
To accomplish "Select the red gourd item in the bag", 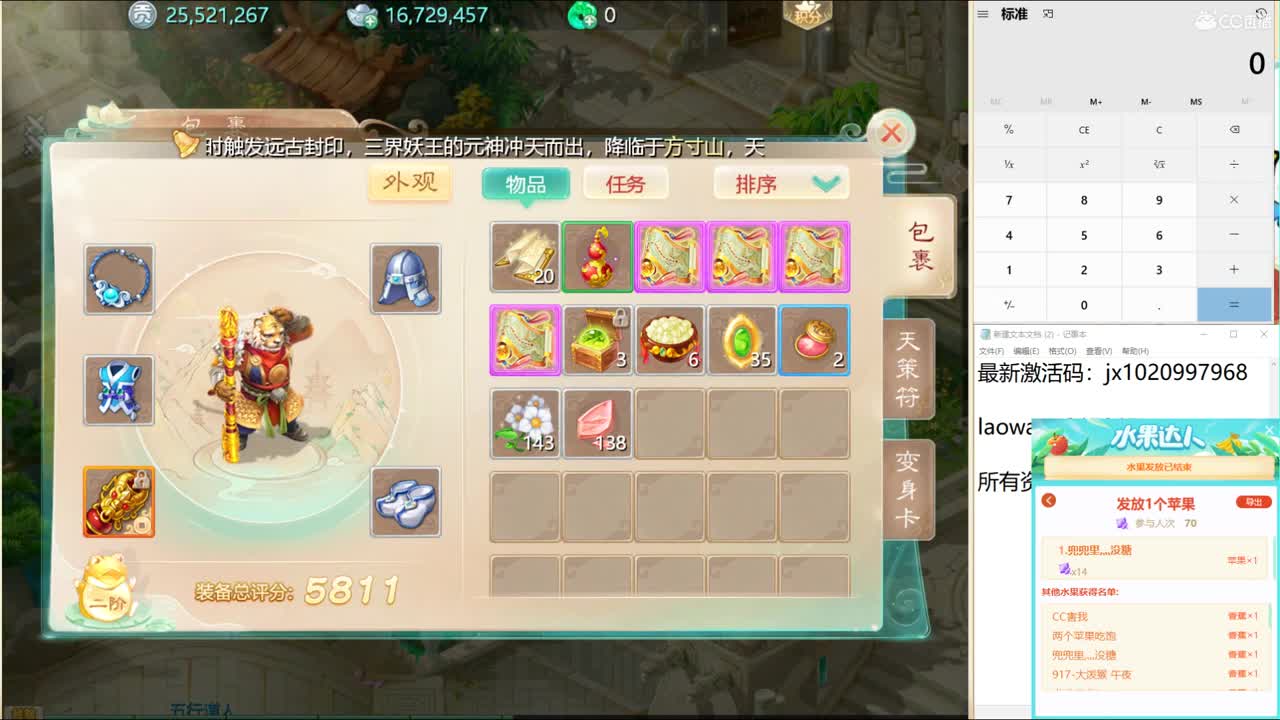I will tap(597, 257).
